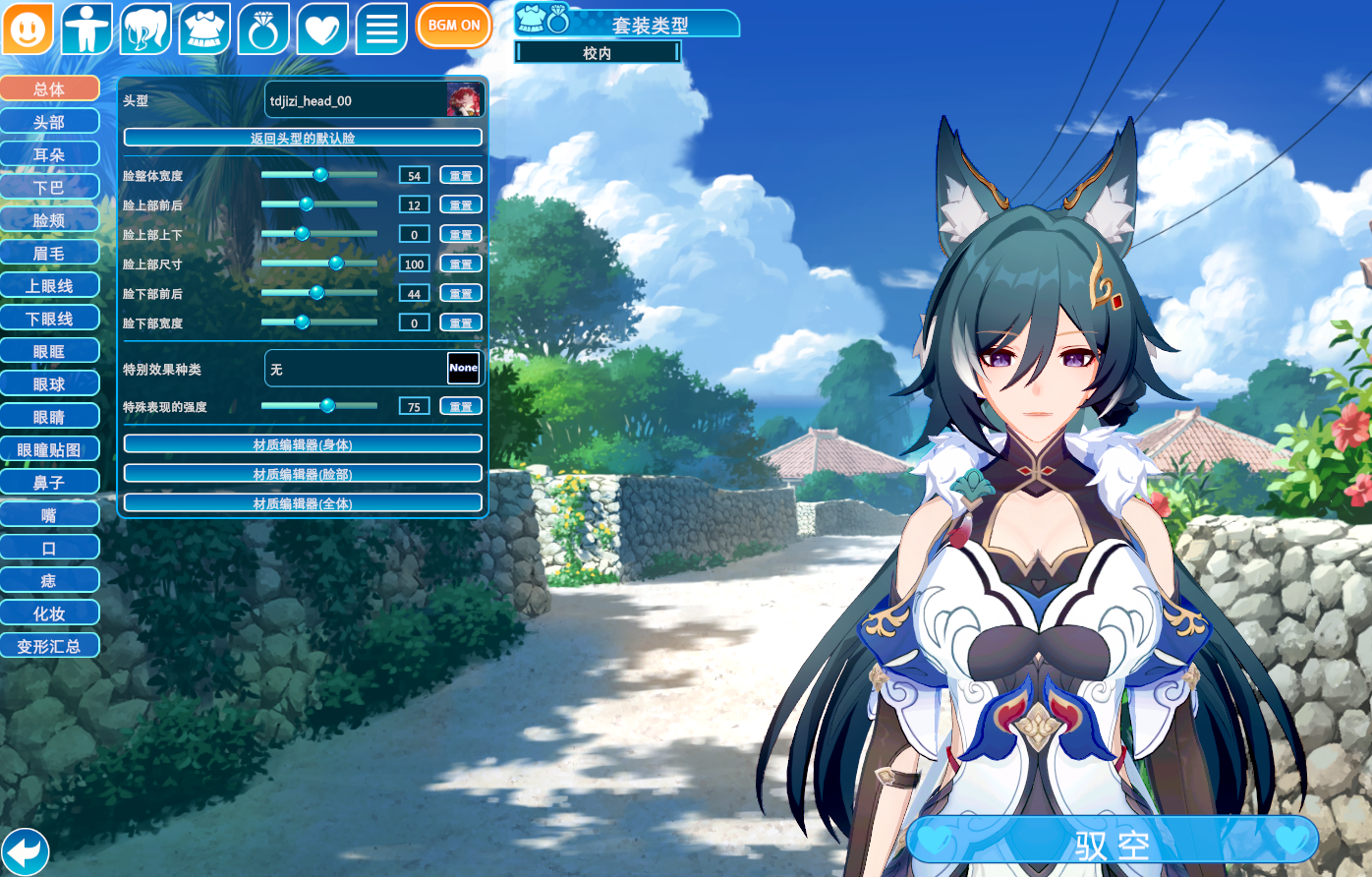The image size is (1372, 877).
Task: Go back with the arrow button
Action: [x=25, y=850]
